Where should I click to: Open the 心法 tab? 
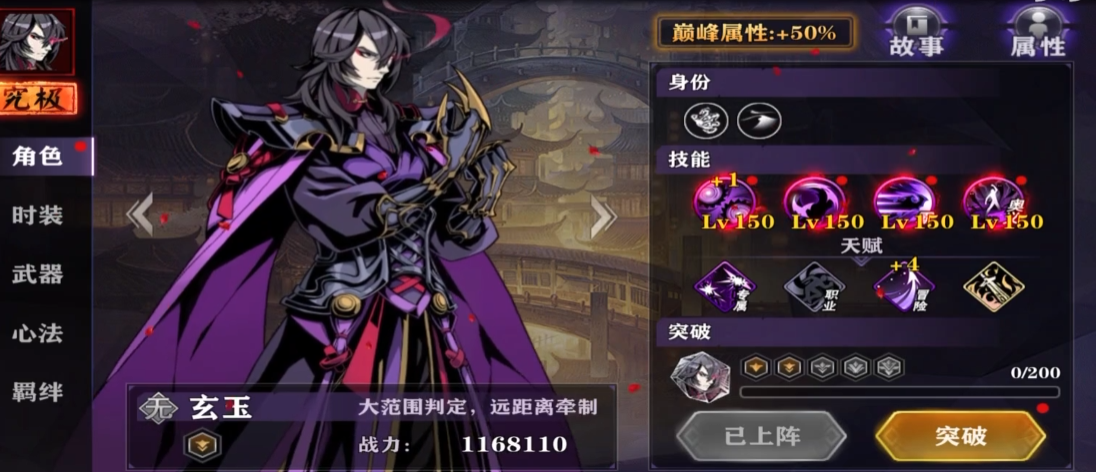(x=38, y=333)
